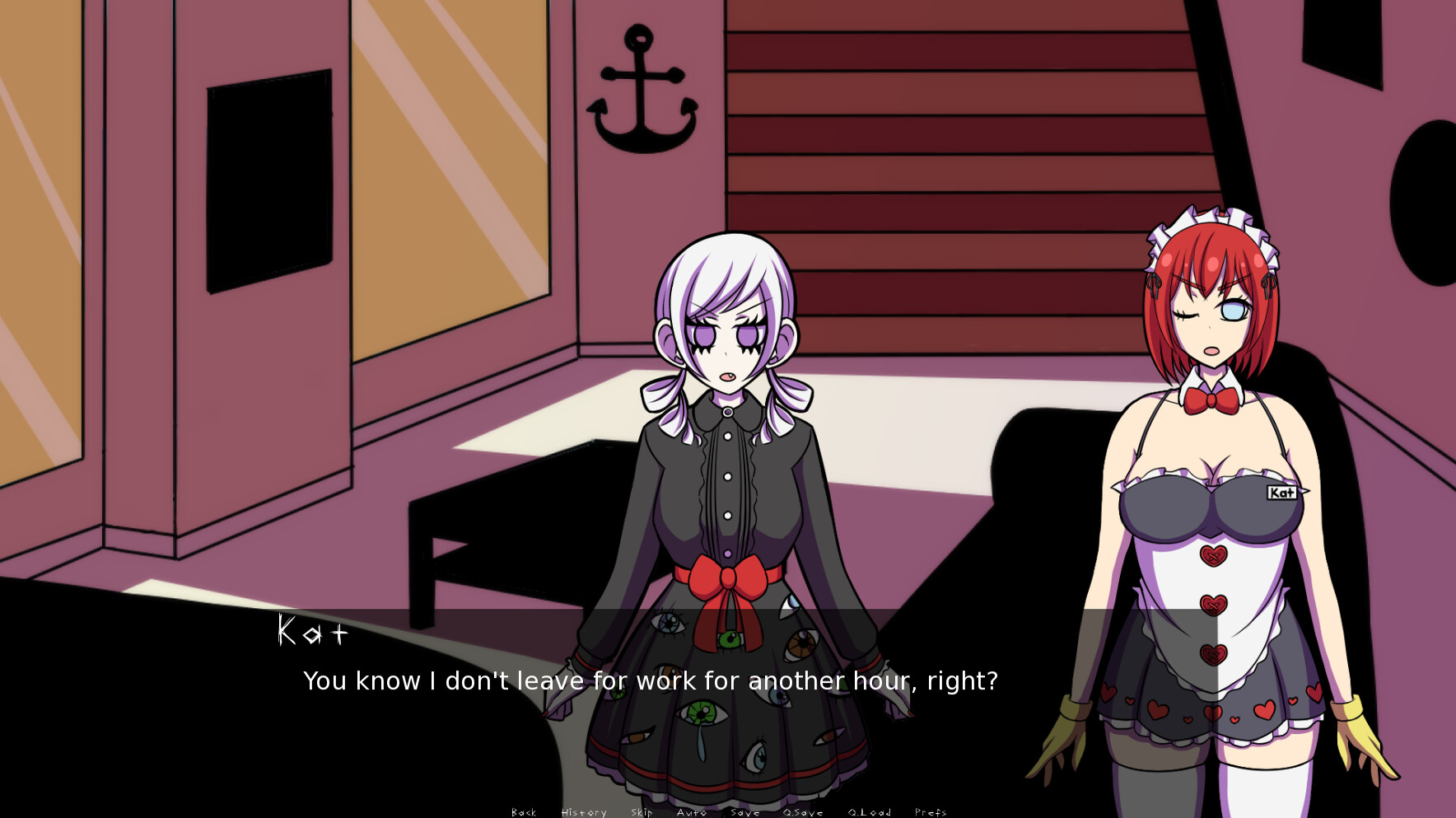The height and width of the screenshot is (818, 1456).
Task: Load the last quicksave via Q.Load
Action: pos(869,812)
